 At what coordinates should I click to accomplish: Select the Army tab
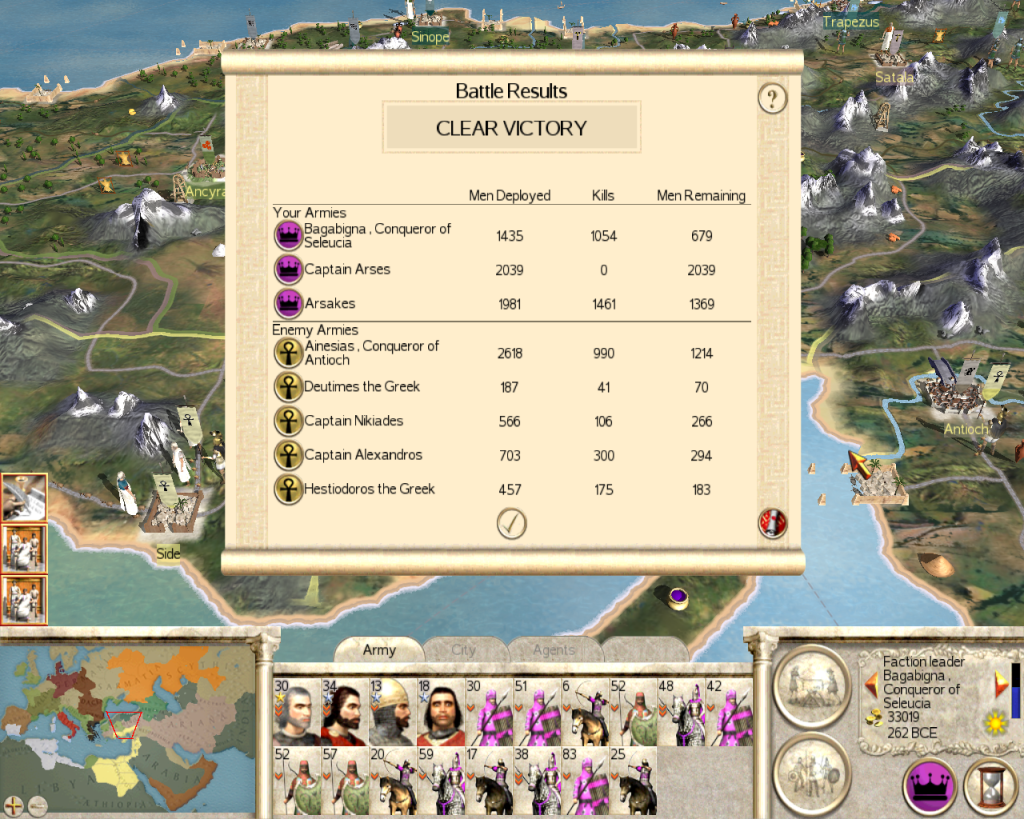pos(379,650)
